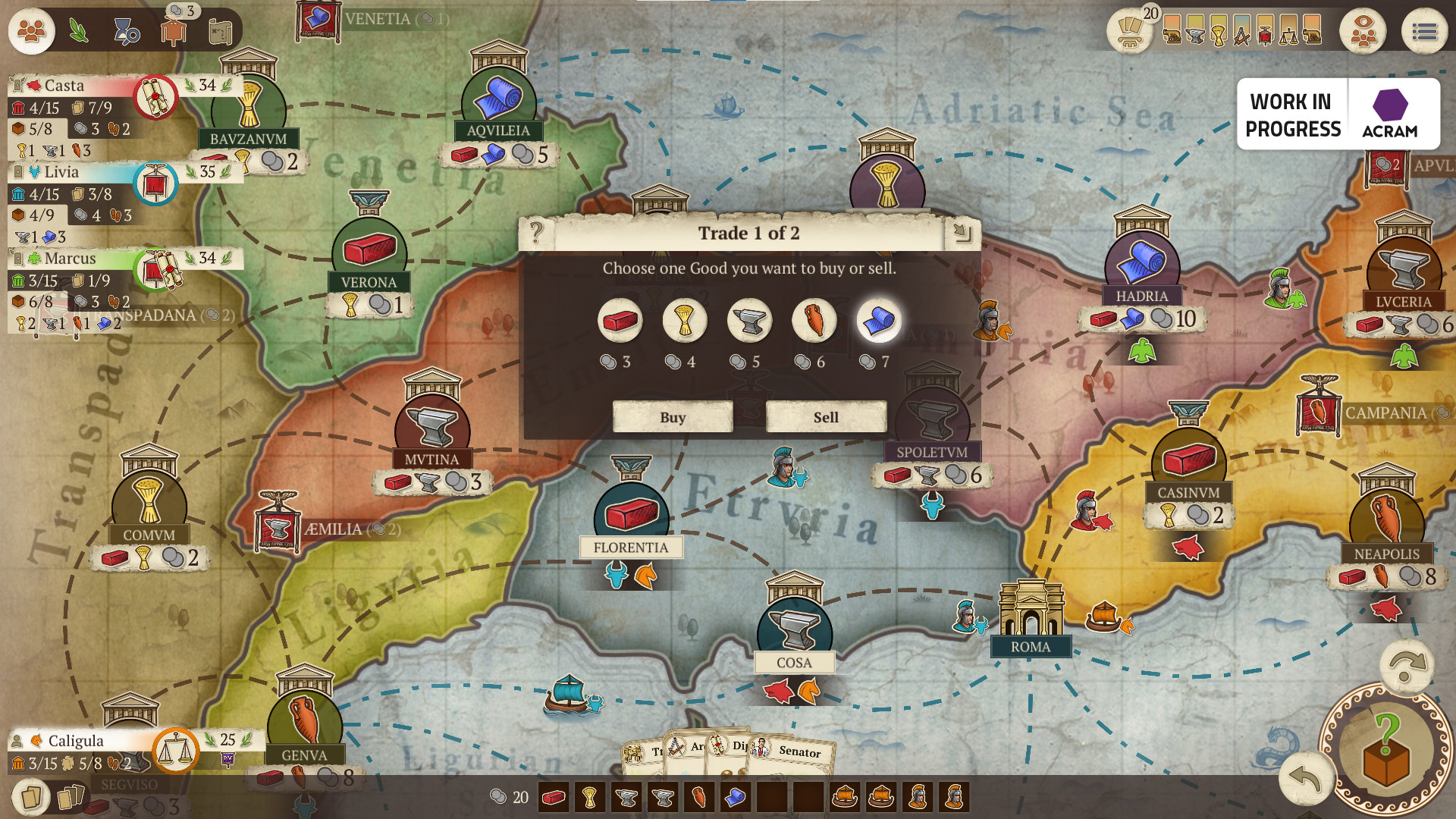The width and height of the screenshot is (1456, 819).
Task: Open the main menu list button
Action: pos(1424,32)
